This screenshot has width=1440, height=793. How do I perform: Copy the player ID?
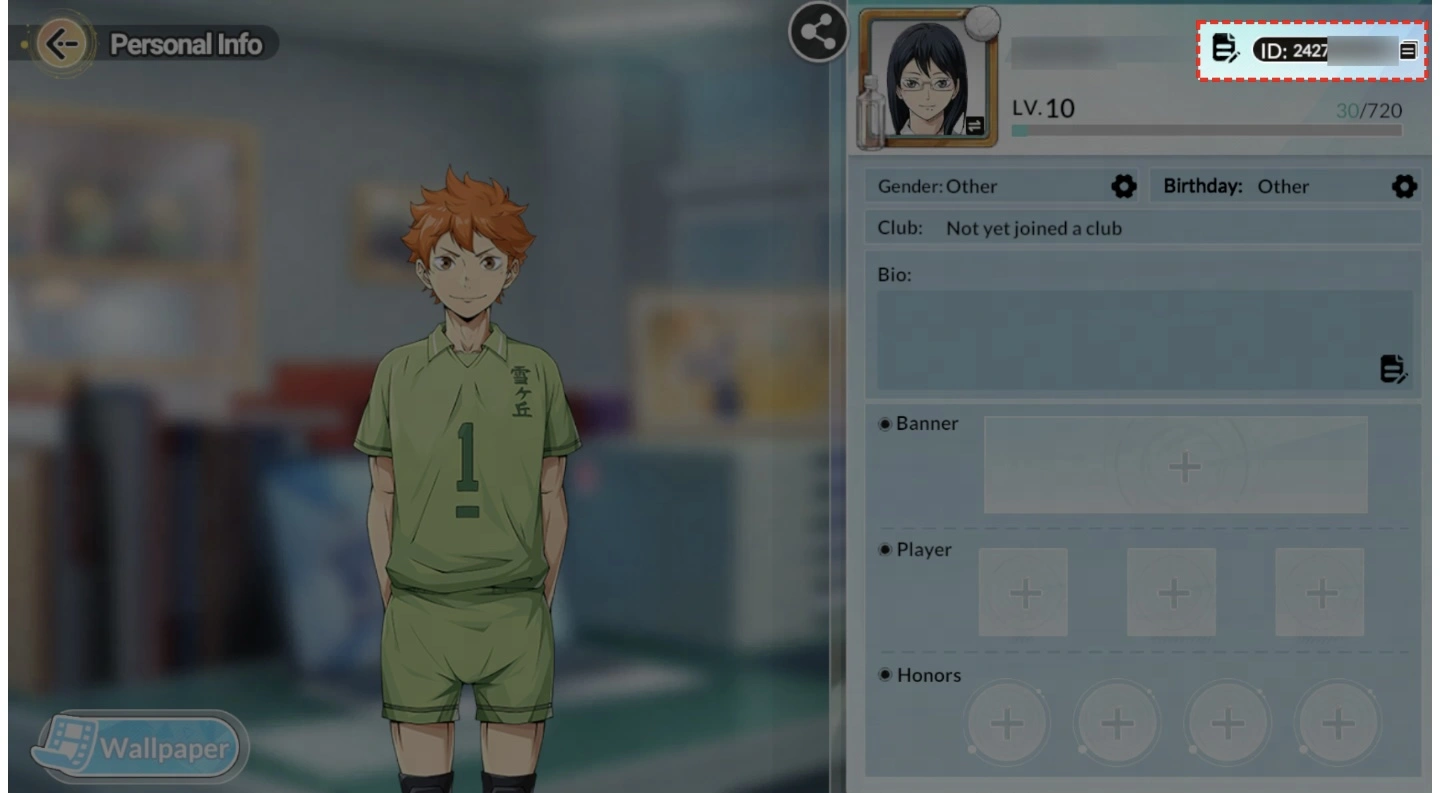1408,49
